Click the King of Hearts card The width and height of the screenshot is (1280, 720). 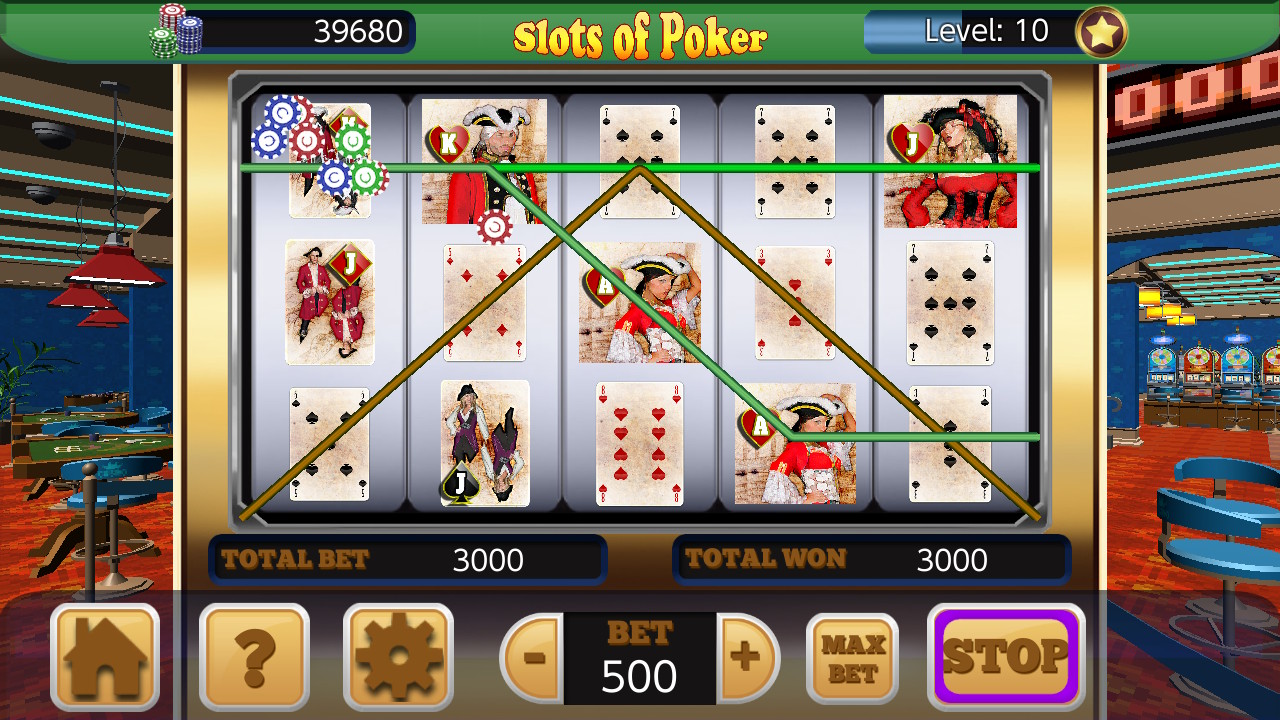pyautogui.click(x=485, y=160)
